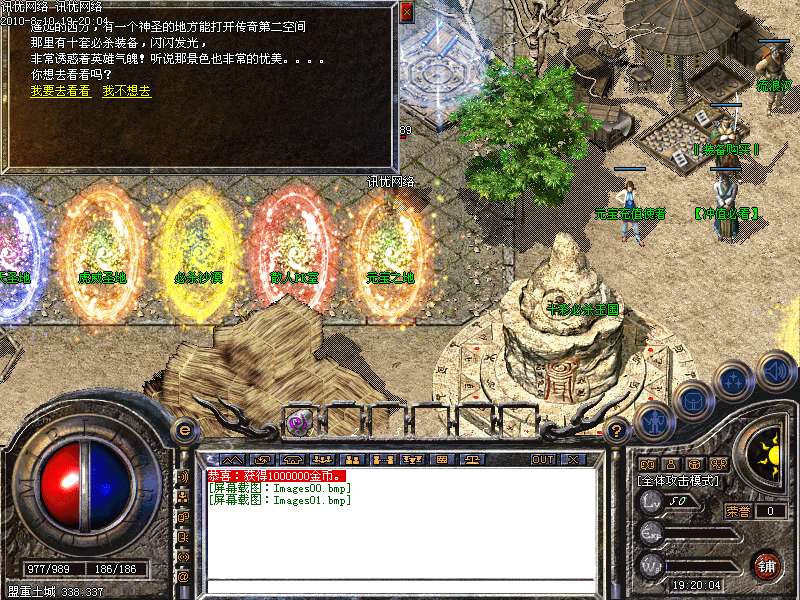
Task: Click the blue speaker sound orb
Action: pos(776,372)
